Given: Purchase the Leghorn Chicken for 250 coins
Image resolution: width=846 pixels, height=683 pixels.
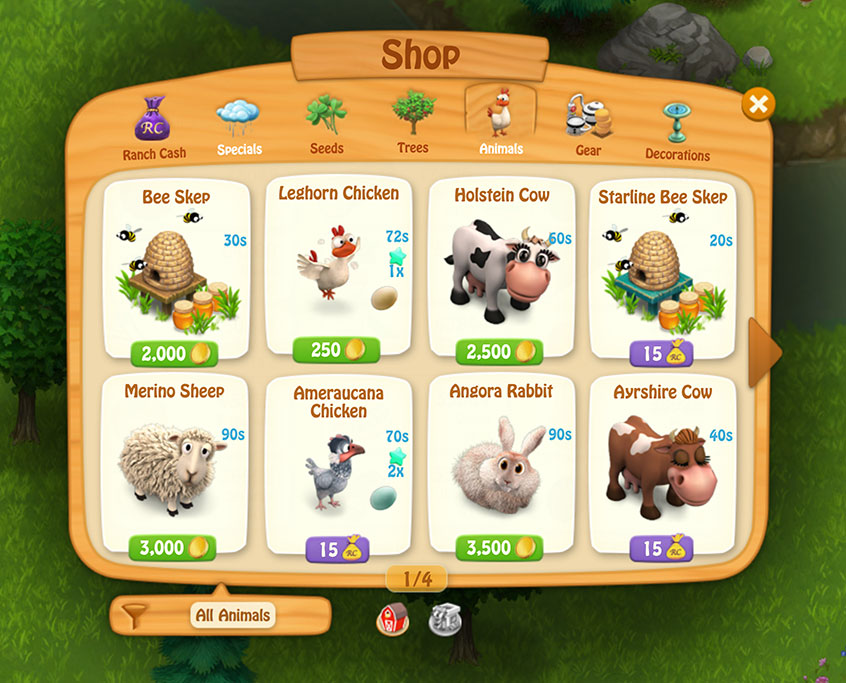Looking at the screenshot, I should (x=336, y=350).
